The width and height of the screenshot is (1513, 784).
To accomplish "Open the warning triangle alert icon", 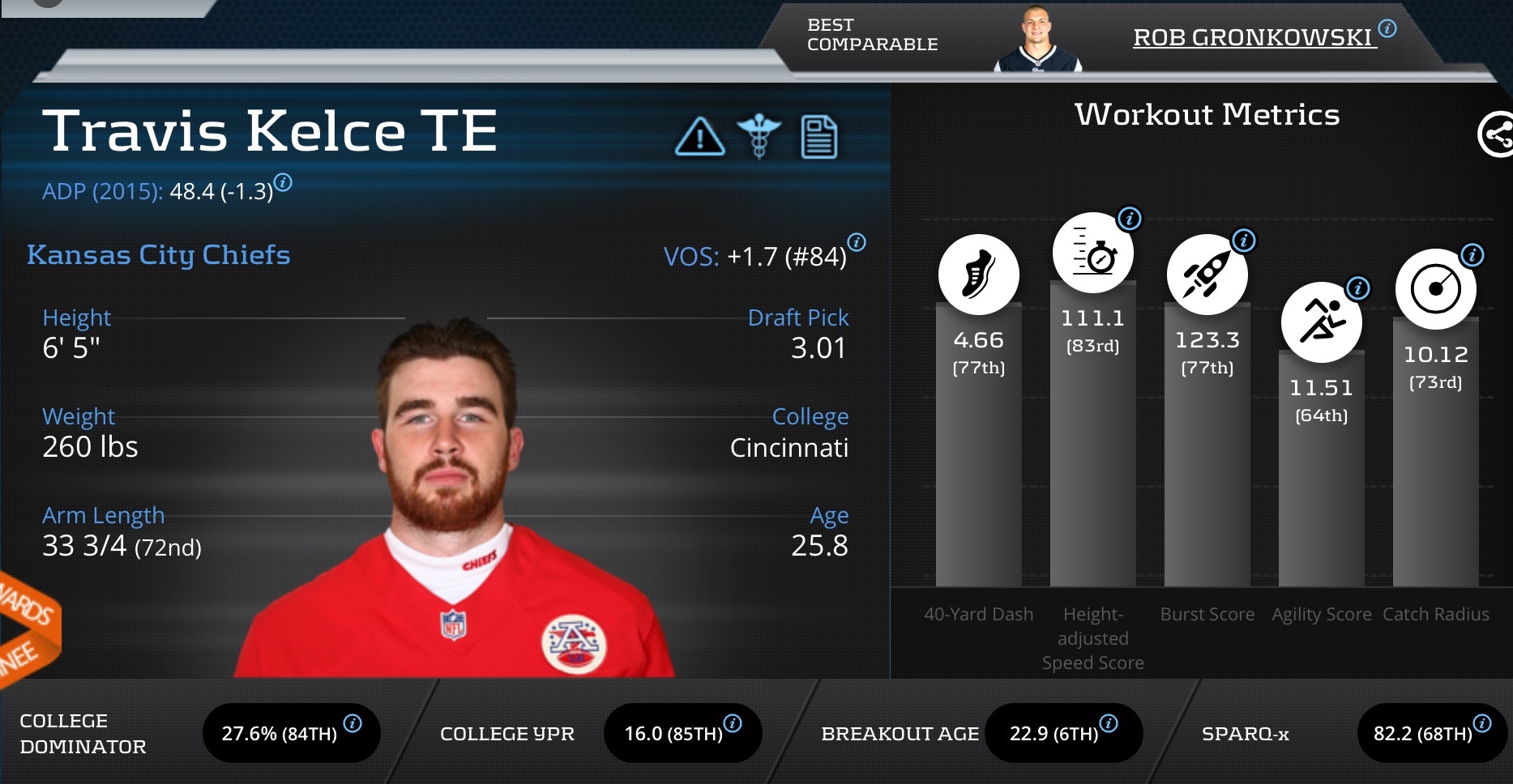I will pyautogui.click(x=699, y=136).
